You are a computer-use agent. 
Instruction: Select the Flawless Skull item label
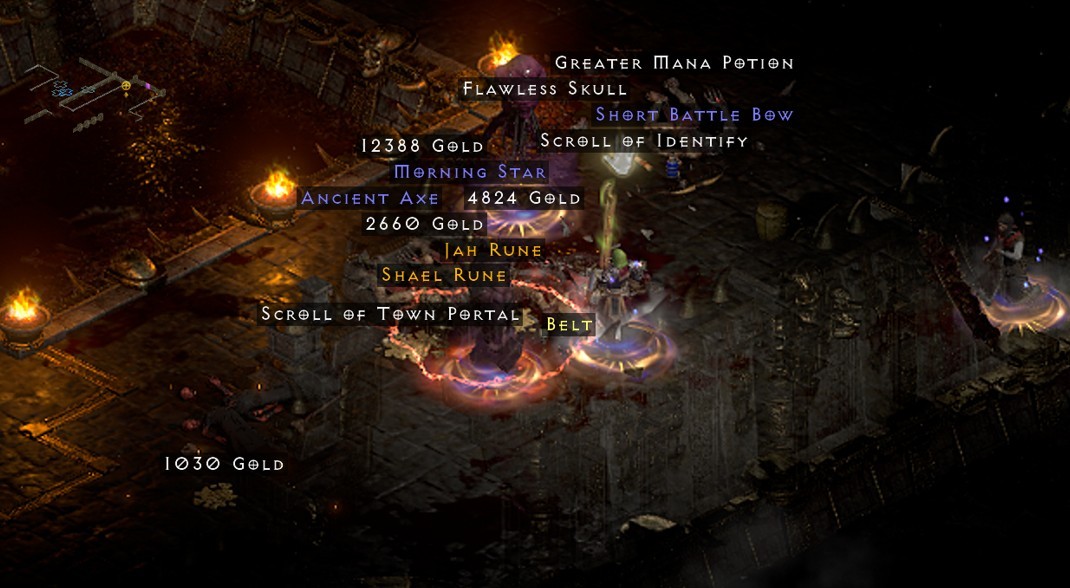[545, 89]
